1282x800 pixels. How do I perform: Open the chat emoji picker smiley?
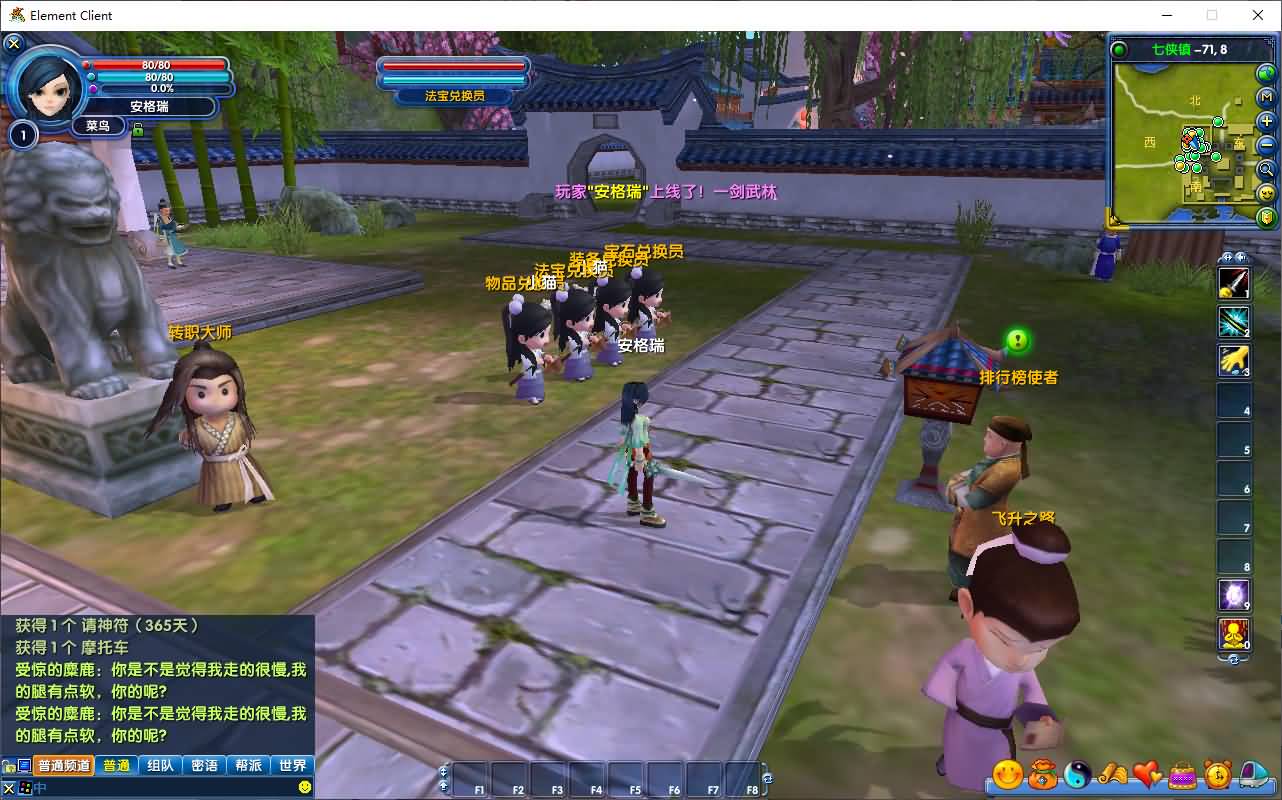click(305, 787)
